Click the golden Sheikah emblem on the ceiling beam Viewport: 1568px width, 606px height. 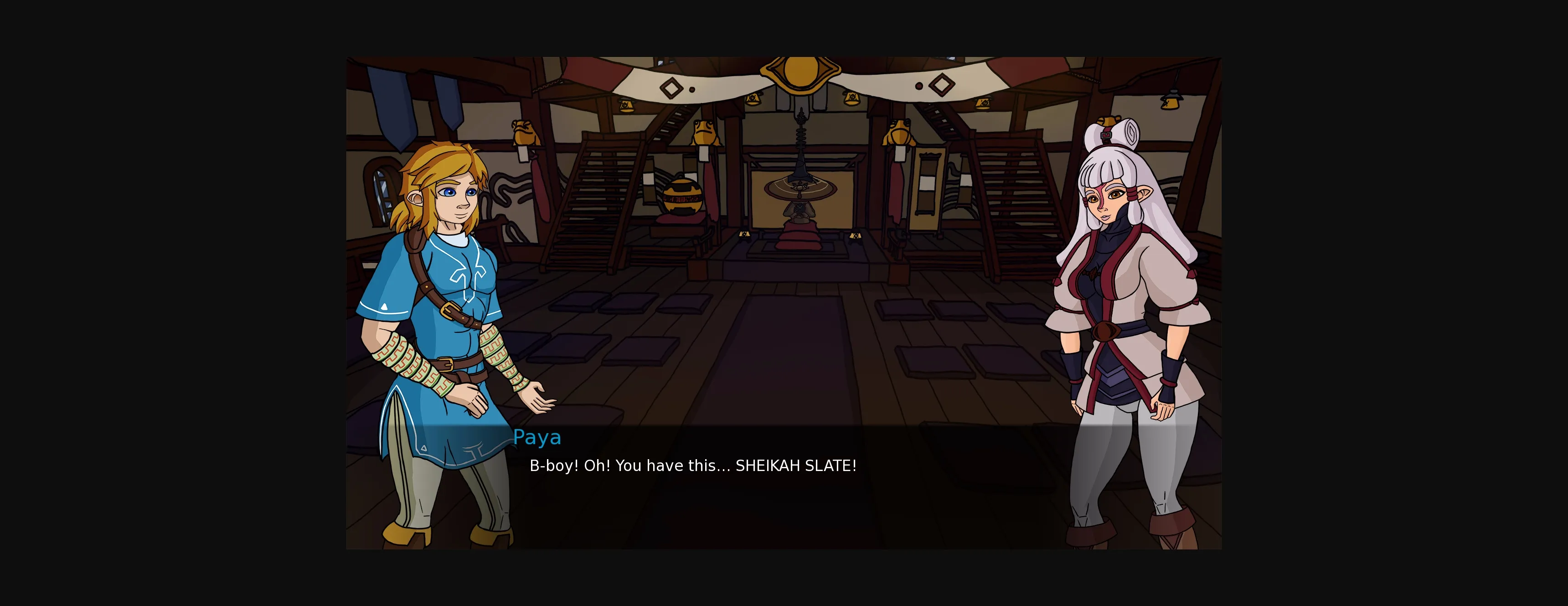802,73
